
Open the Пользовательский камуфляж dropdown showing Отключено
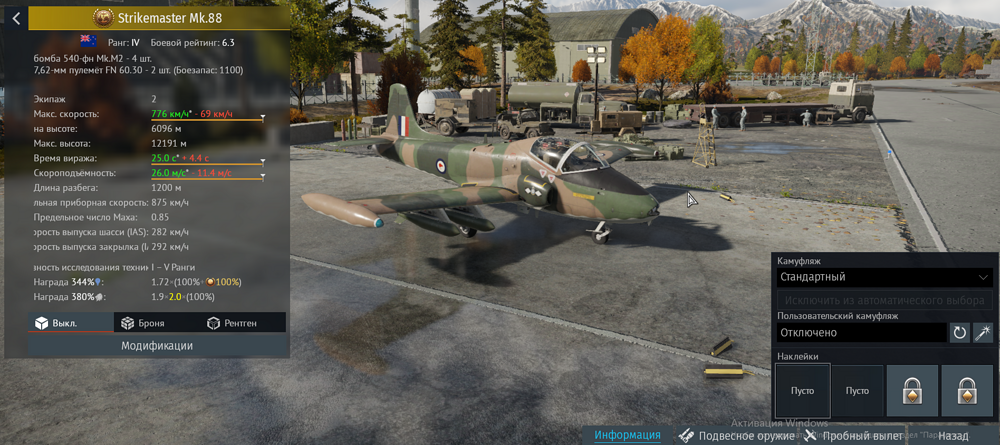[861, 332]
